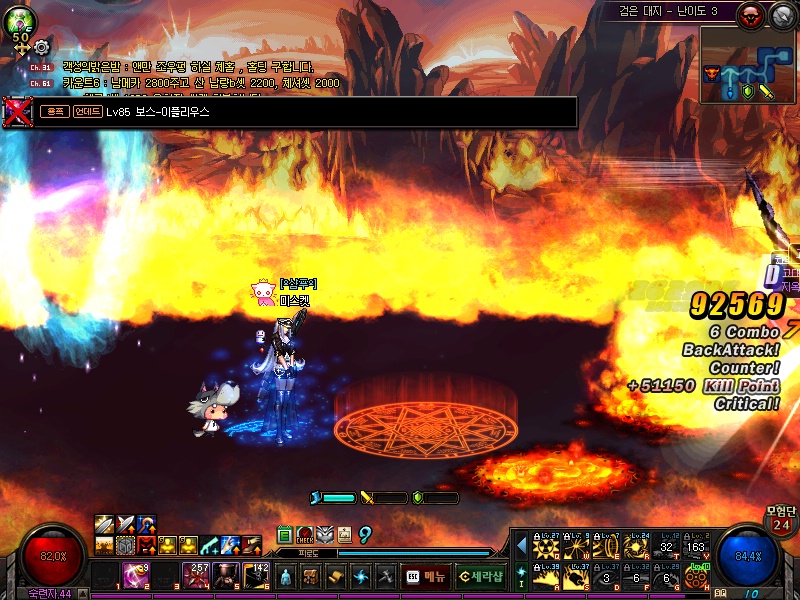Activate the S skill with flaming projectile icon
The width and height of the screenshot is (800, 600).
click(576, 576)
